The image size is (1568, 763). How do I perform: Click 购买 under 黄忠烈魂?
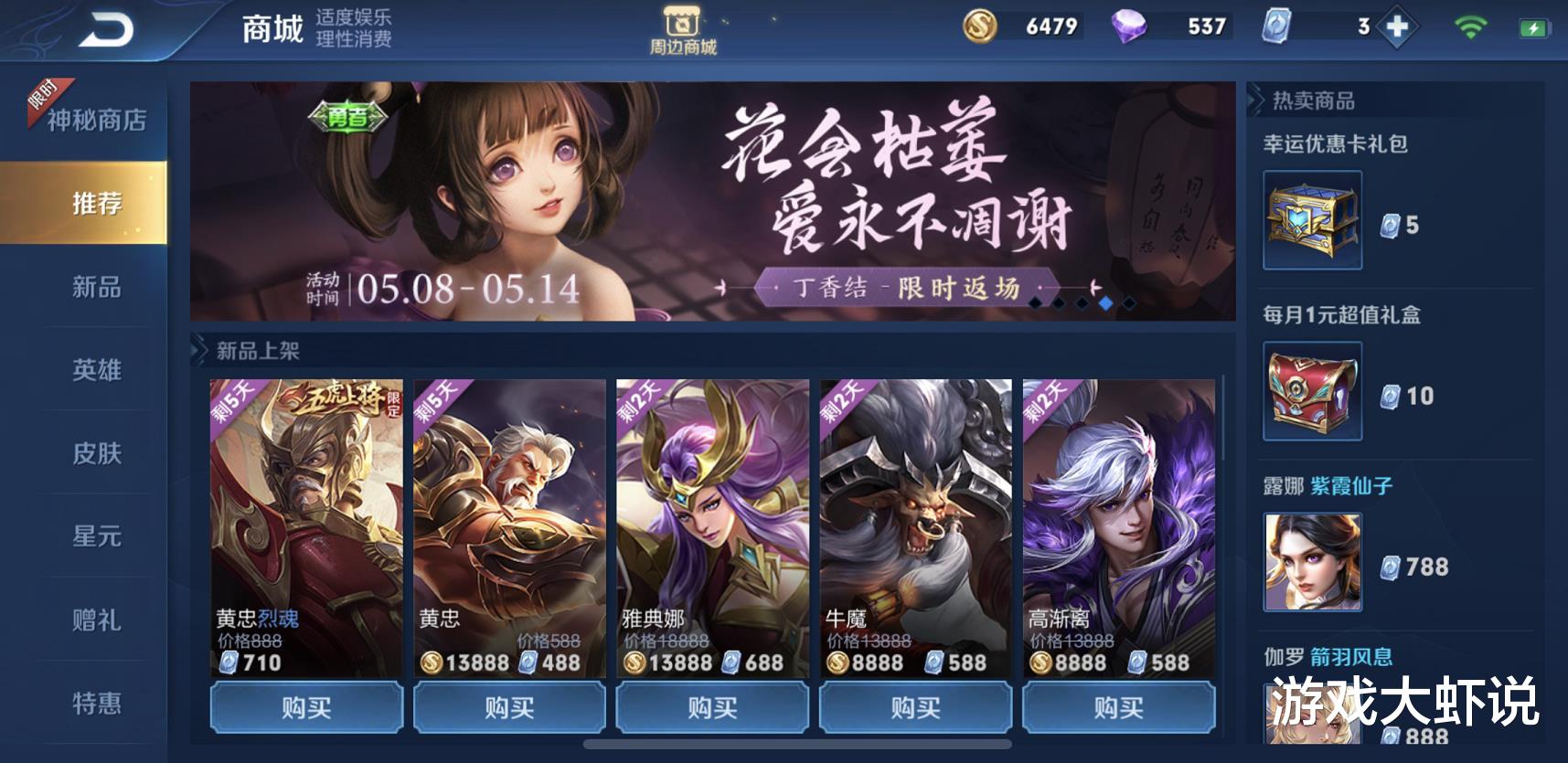point(304,708)
